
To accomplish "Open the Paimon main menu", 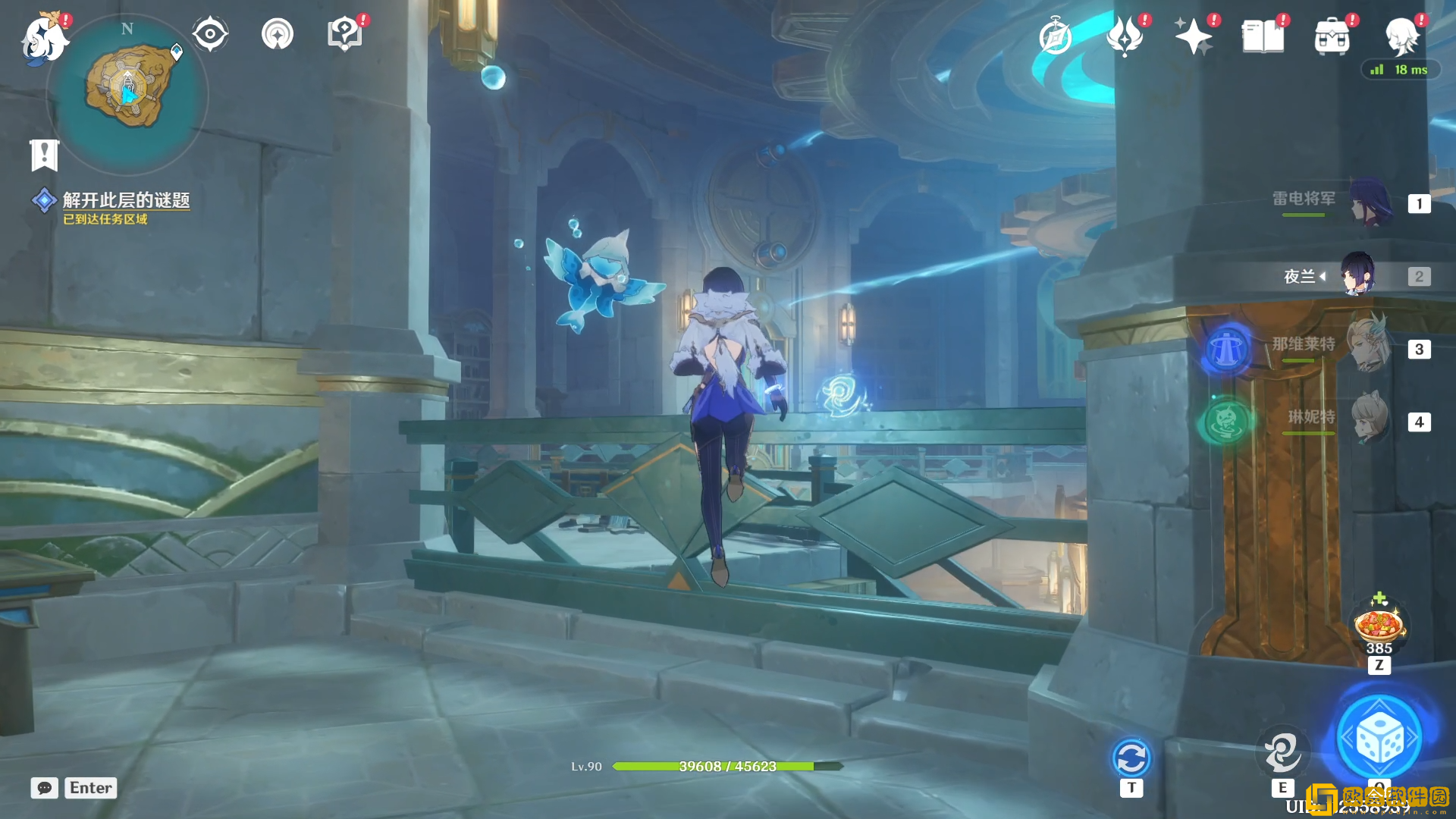I will point(43,39).
